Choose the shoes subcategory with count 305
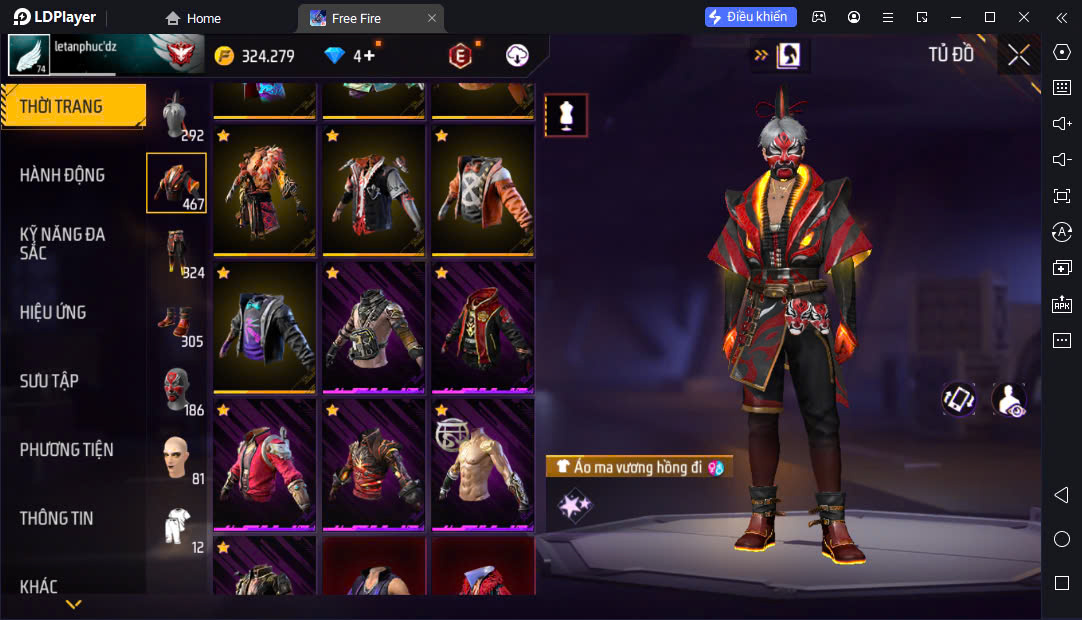This screenshot has height=620, width=1082. tap(177, 321)
